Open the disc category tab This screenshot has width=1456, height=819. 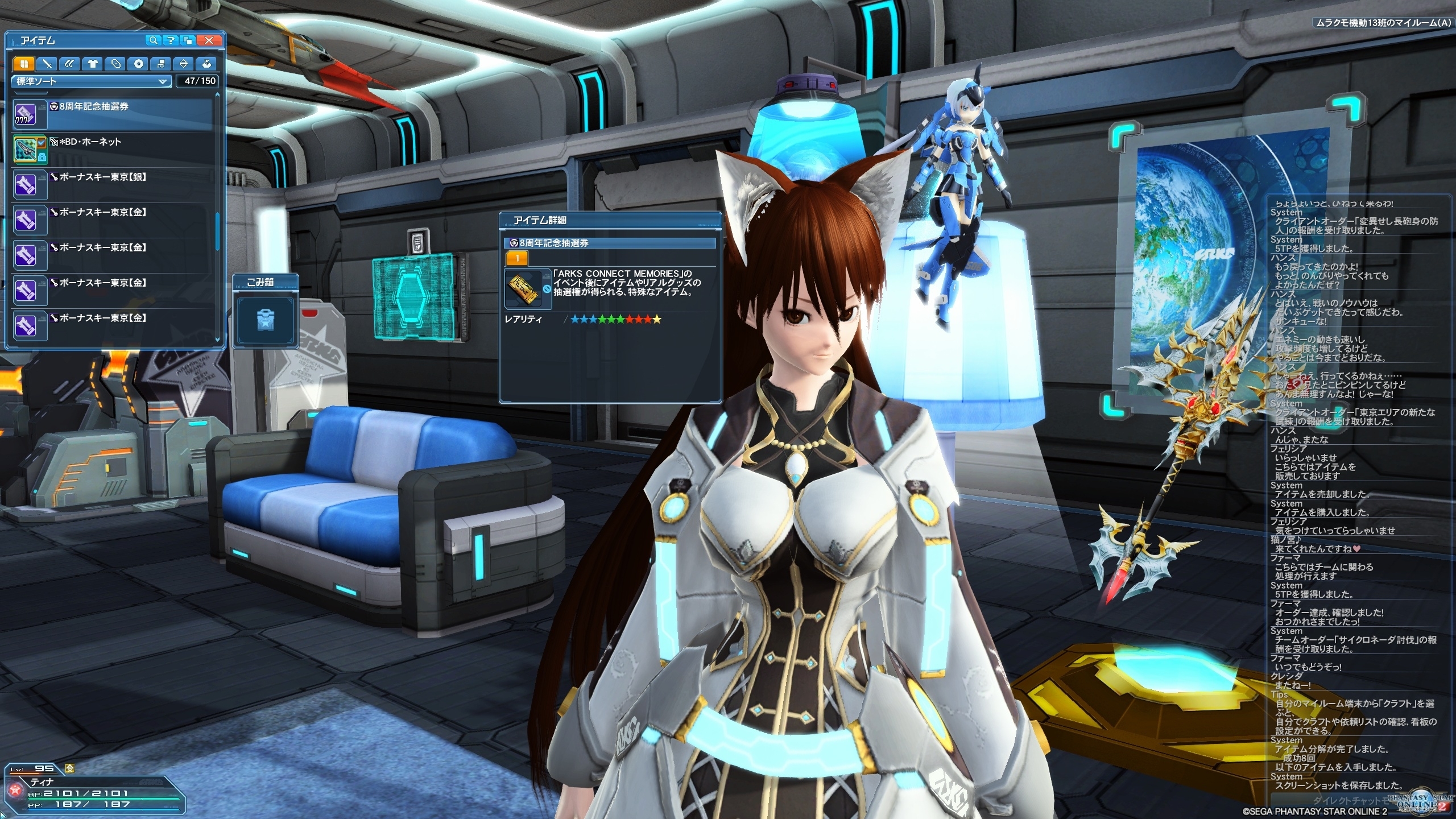[x=138, y=64]
